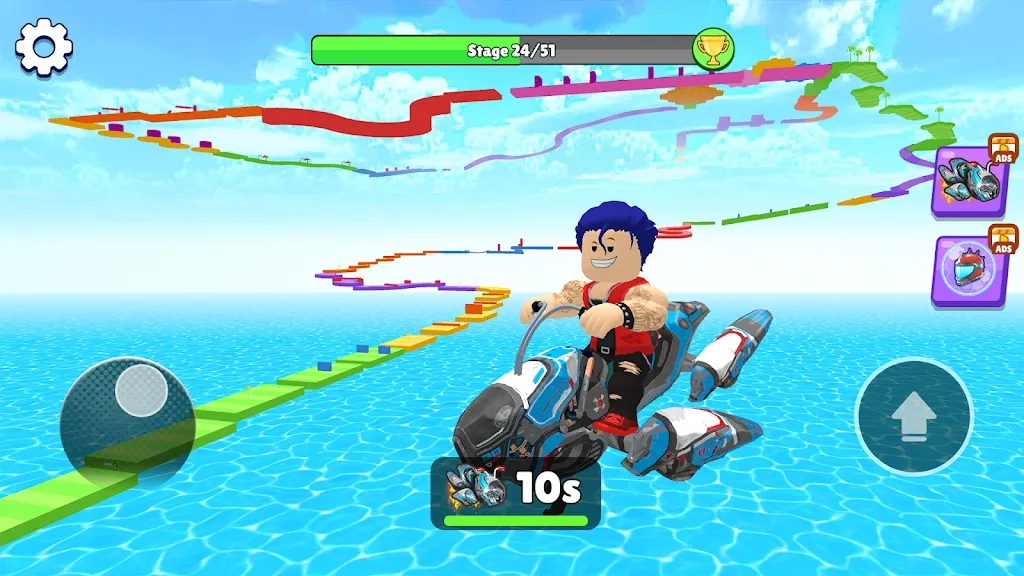Tap the jump arrow button
Screen dimensions: 1024x576
(913, 416)
